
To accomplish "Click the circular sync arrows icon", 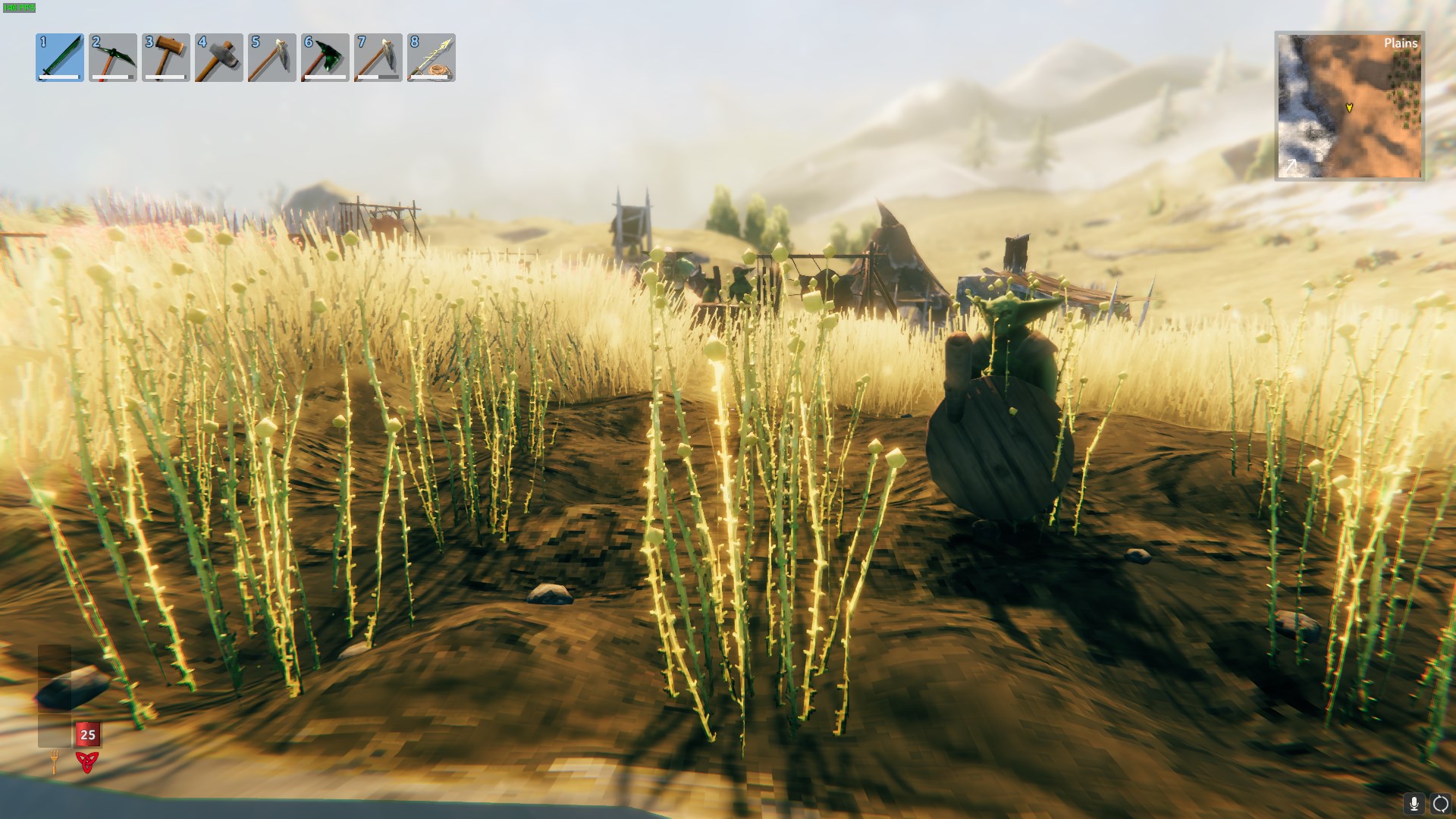I will coord(1440,803).
